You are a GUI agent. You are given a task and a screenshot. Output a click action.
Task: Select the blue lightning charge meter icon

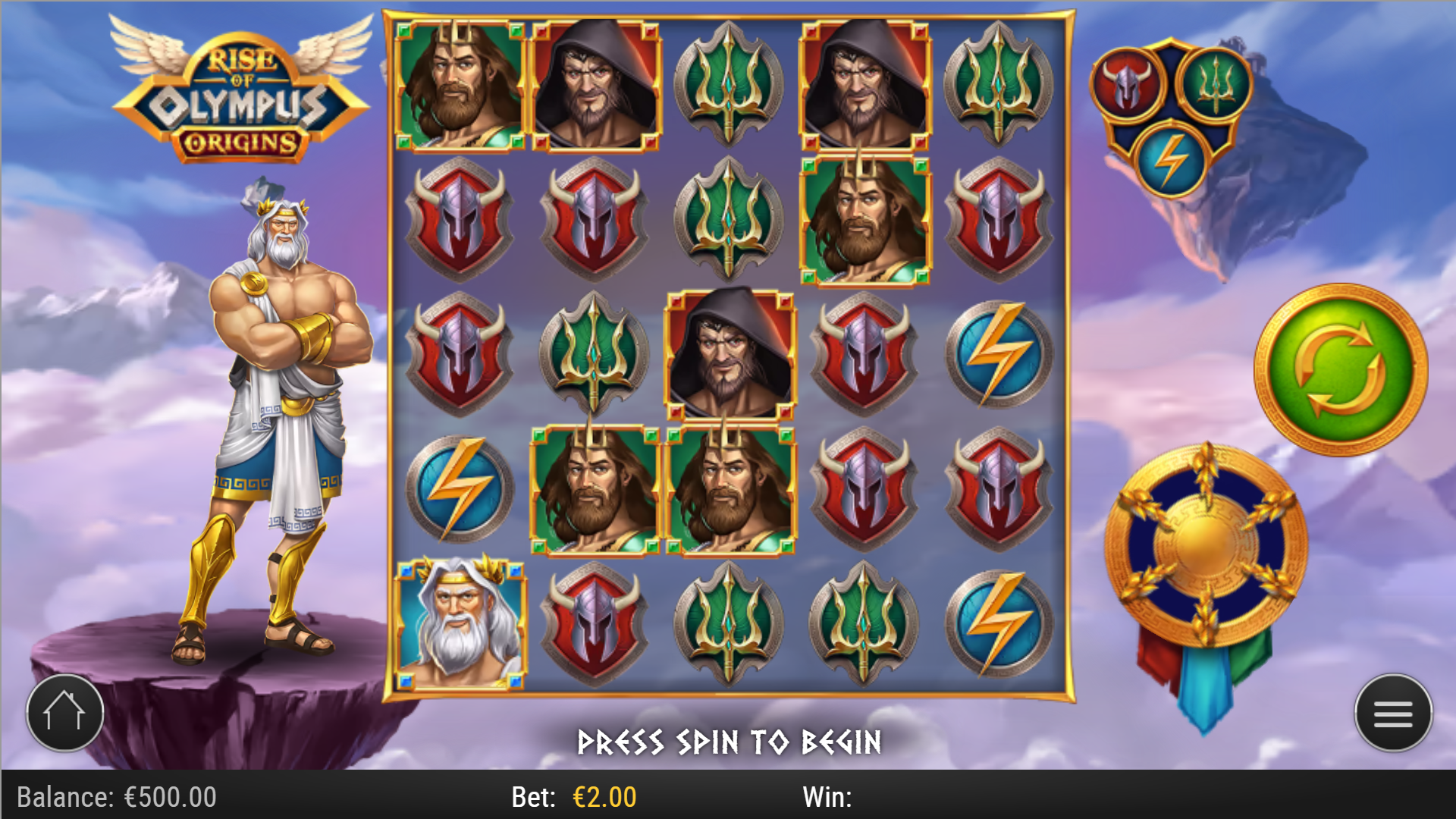click(1170, 157)
